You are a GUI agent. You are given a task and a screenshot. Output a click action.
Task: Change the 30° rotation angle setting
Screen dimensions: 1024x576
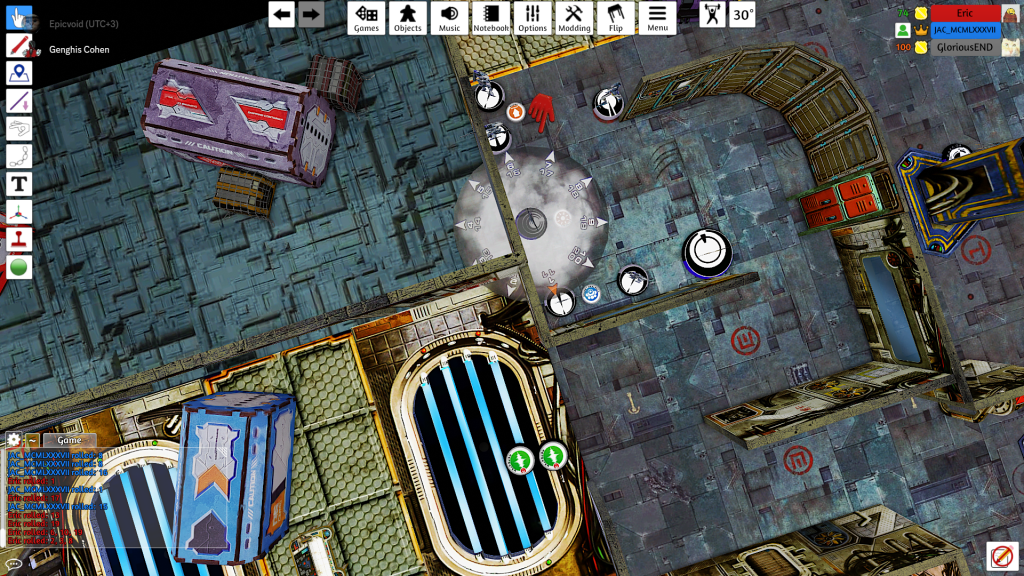pyautogui.click(x=742, y=15)
